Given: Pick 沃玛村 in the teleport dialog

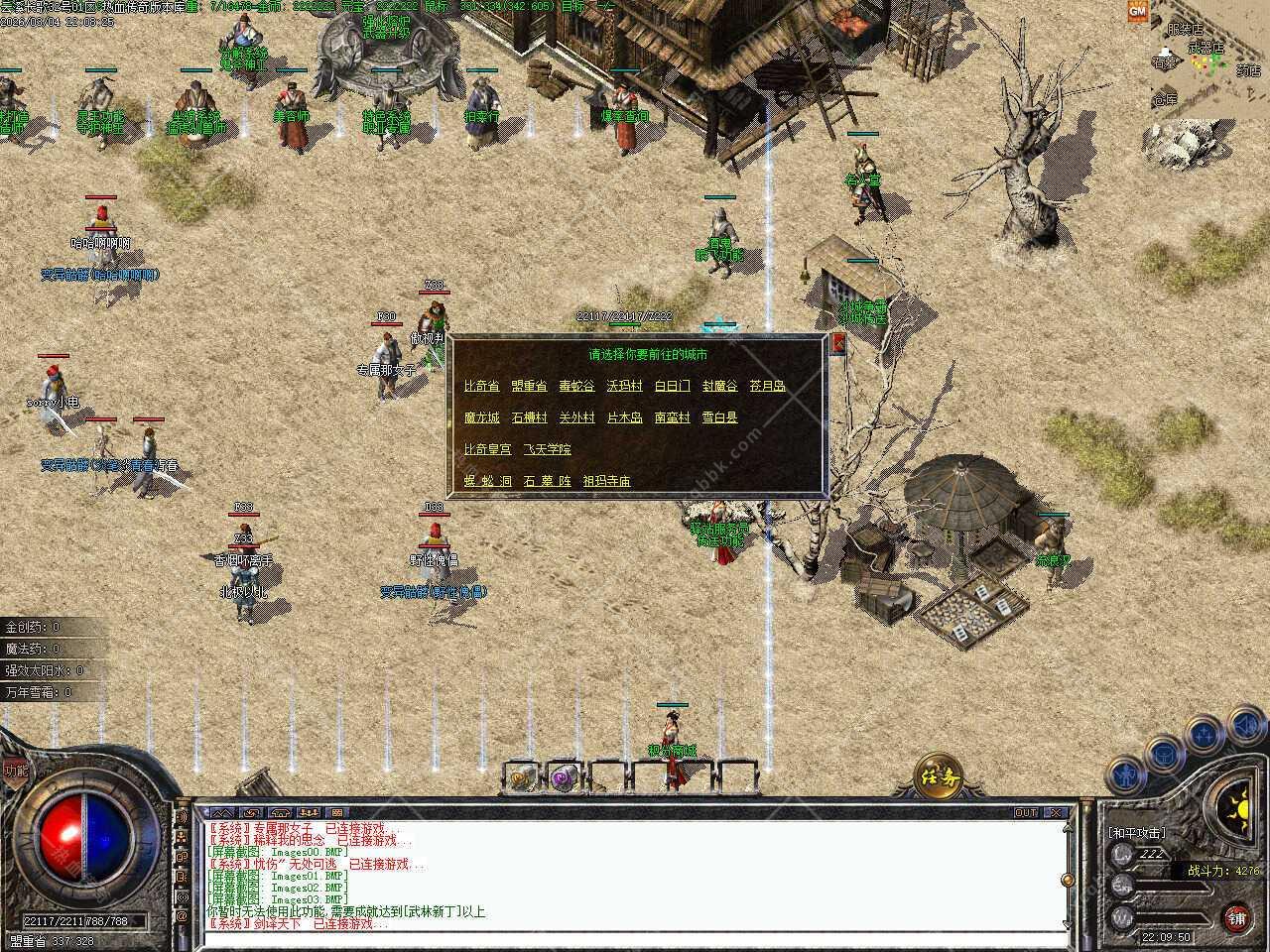Looking at the screenshot, I should tap(624, 386).
